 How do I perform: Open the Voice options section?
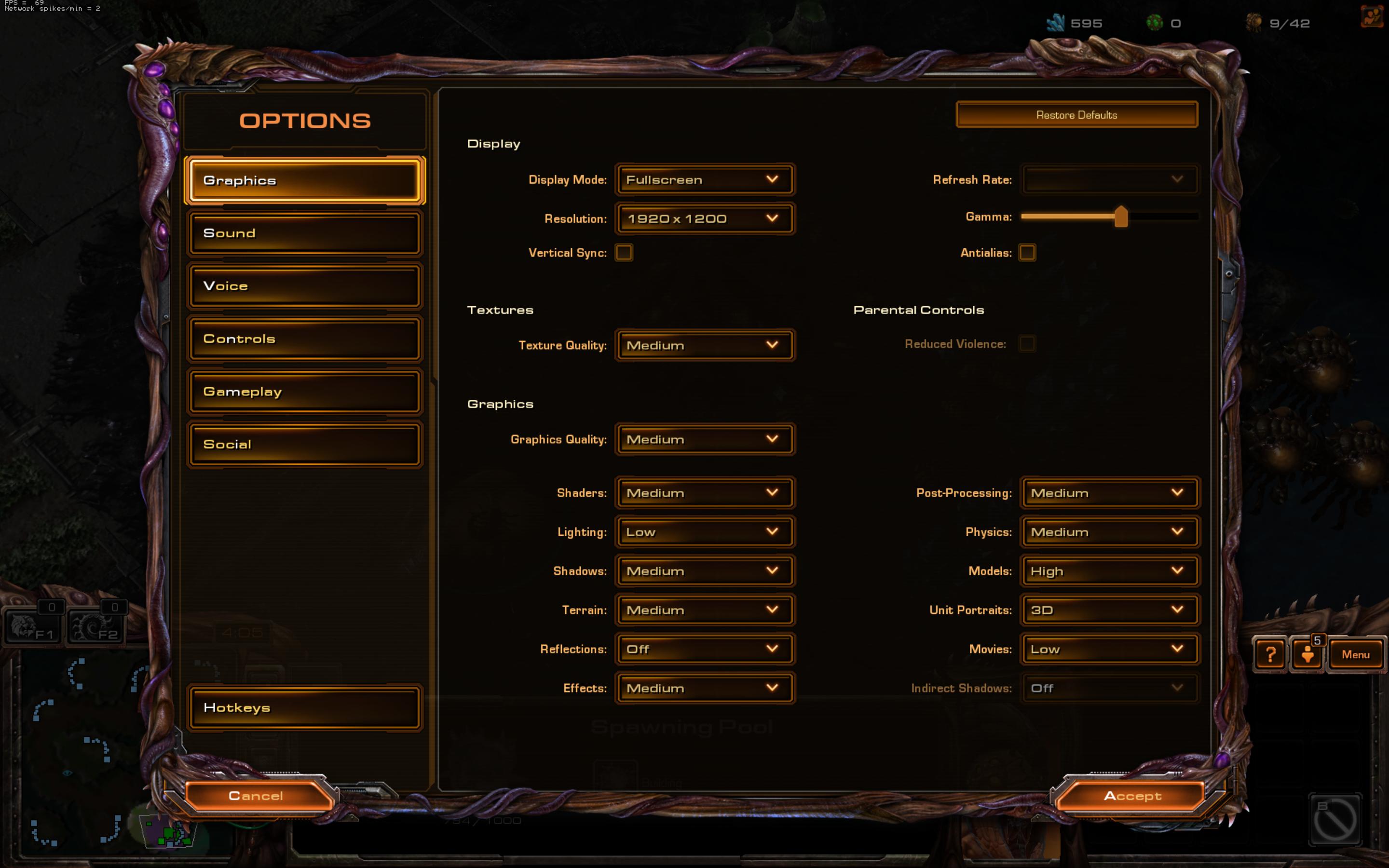coord(304,286)
